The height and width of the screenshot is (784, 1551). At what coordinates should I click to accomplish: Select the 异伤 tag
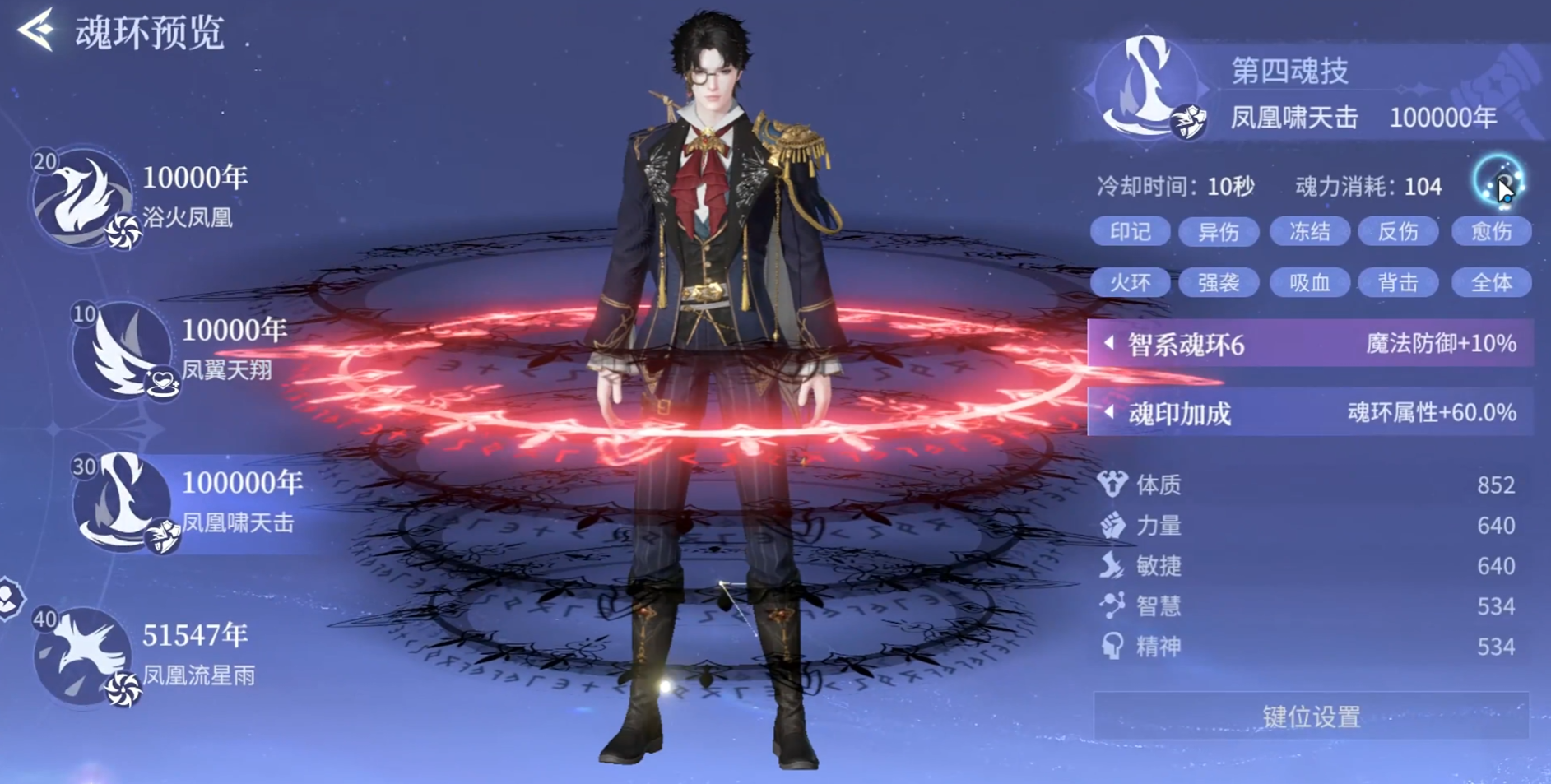pos(1219,232)
